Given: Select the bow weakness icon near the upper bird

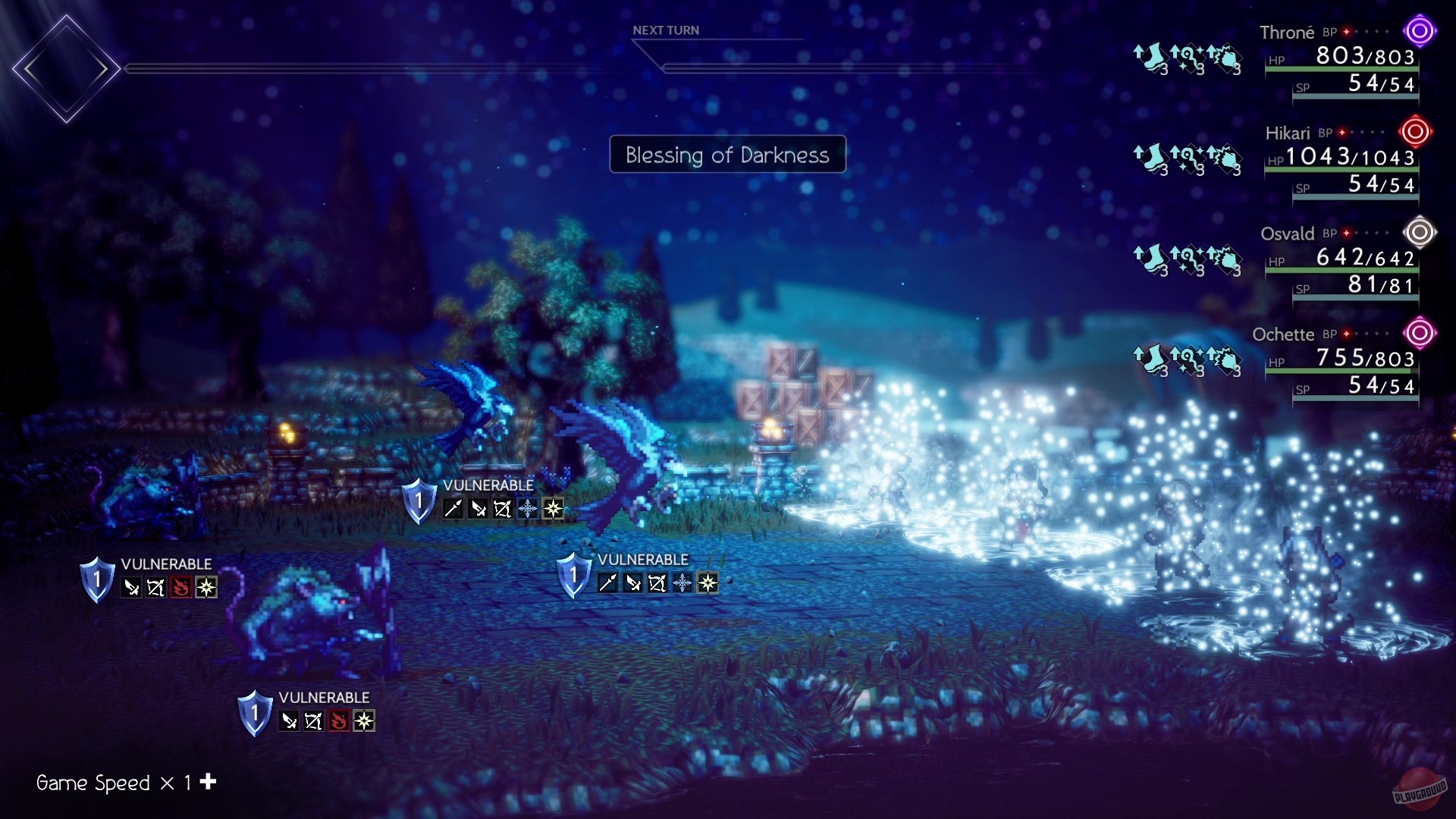Looking at the screenshot, I should [502, 507].
